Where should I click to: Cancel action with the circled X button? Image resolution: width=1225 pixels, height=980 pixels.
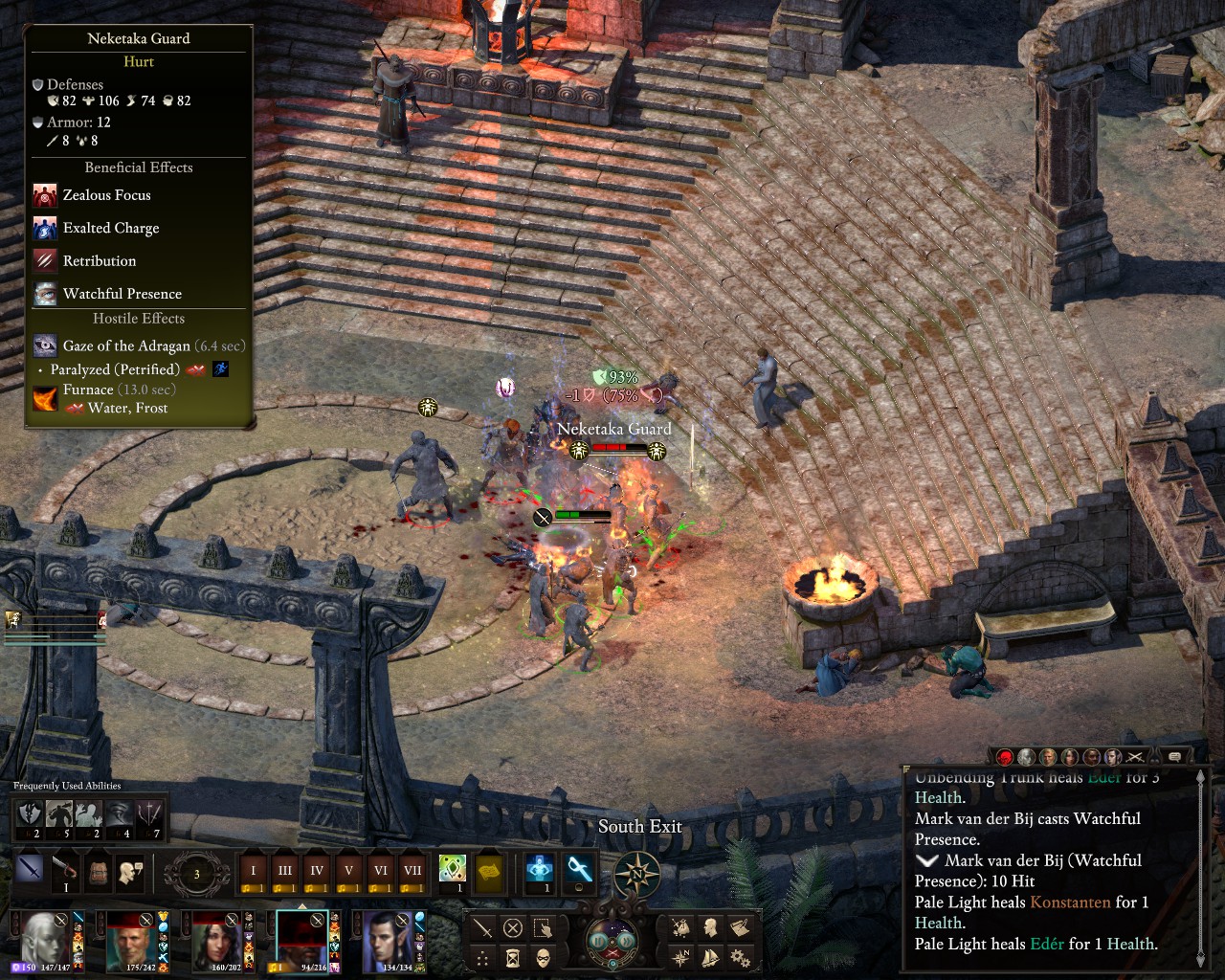(513, 927)
